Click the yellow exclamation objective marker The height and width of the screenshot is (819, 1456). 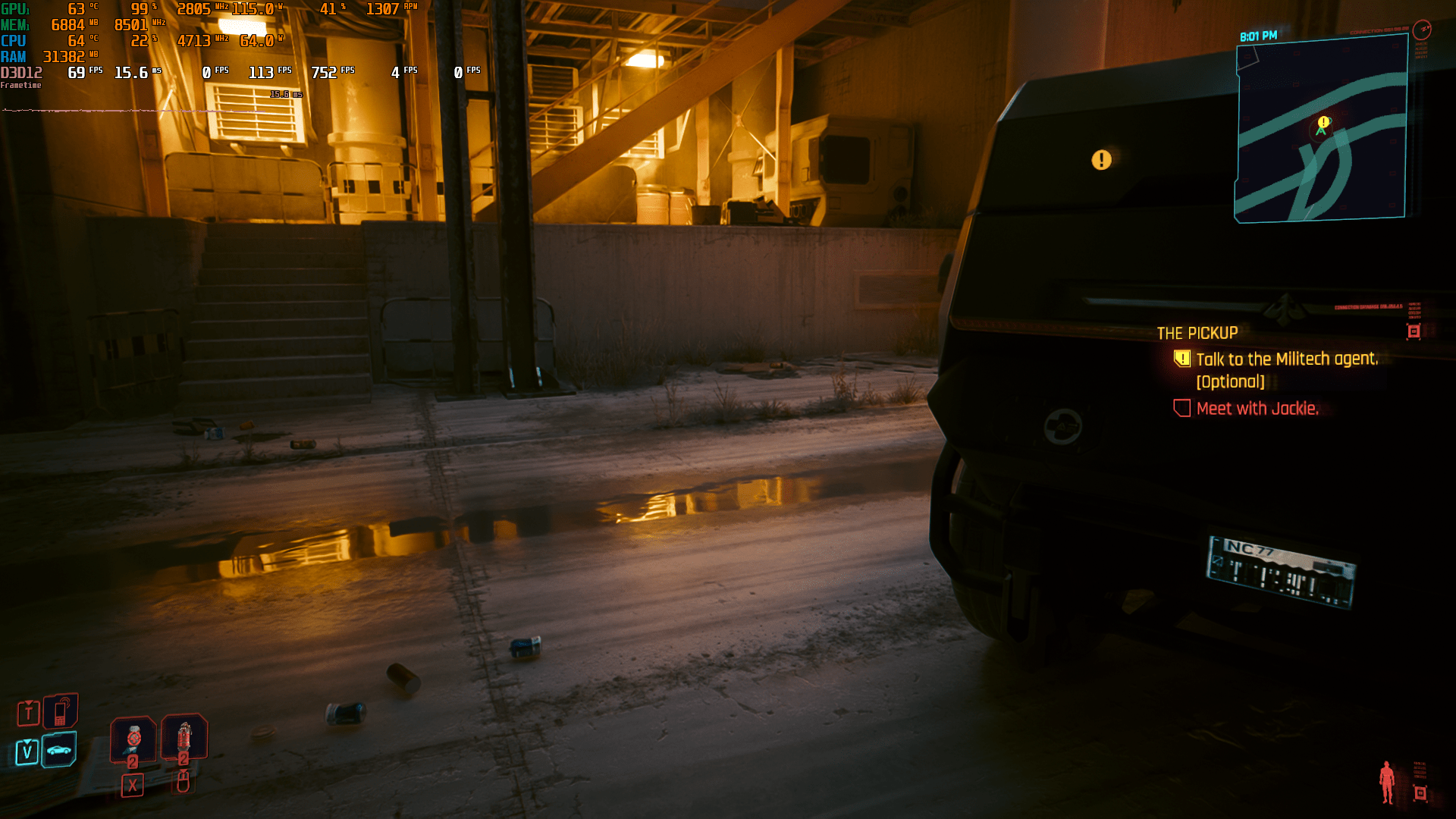coord(1101,160)
